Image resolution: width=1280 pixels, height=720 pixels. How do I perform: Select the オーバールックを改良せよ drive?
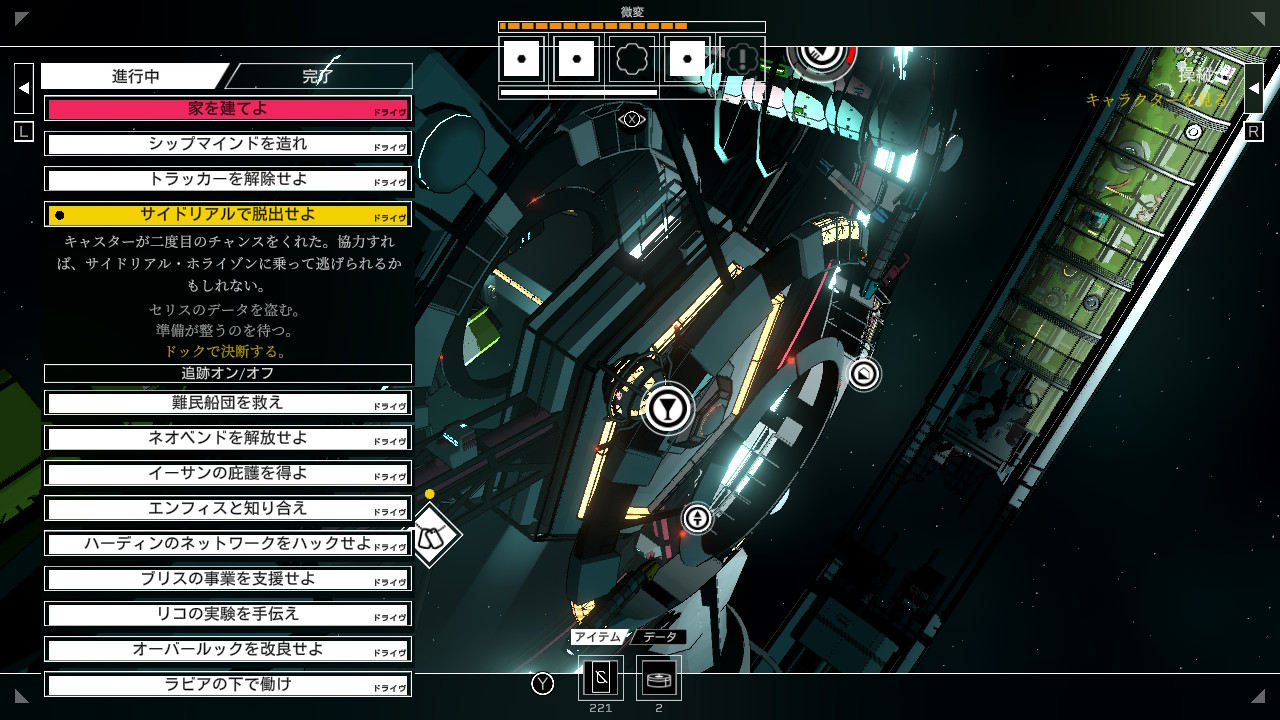(228, 649)
